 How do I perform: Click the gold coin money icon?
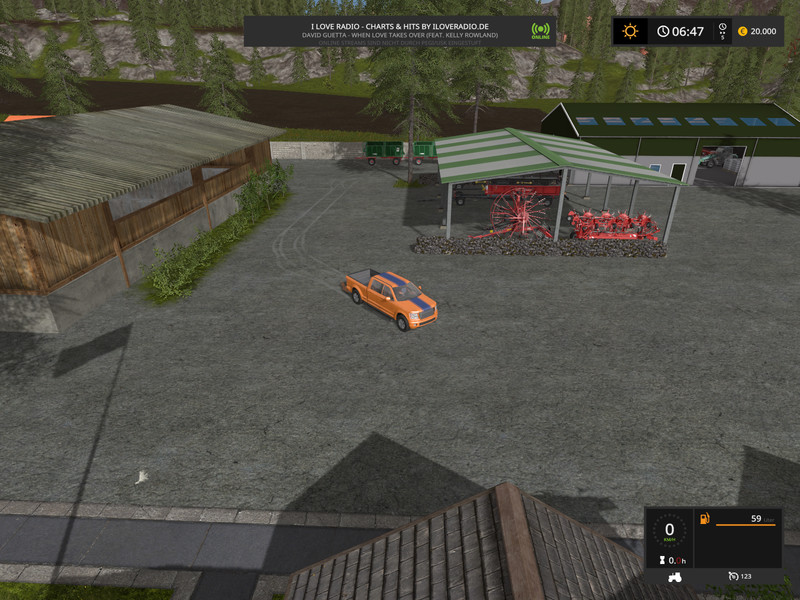tap(742, 31)
